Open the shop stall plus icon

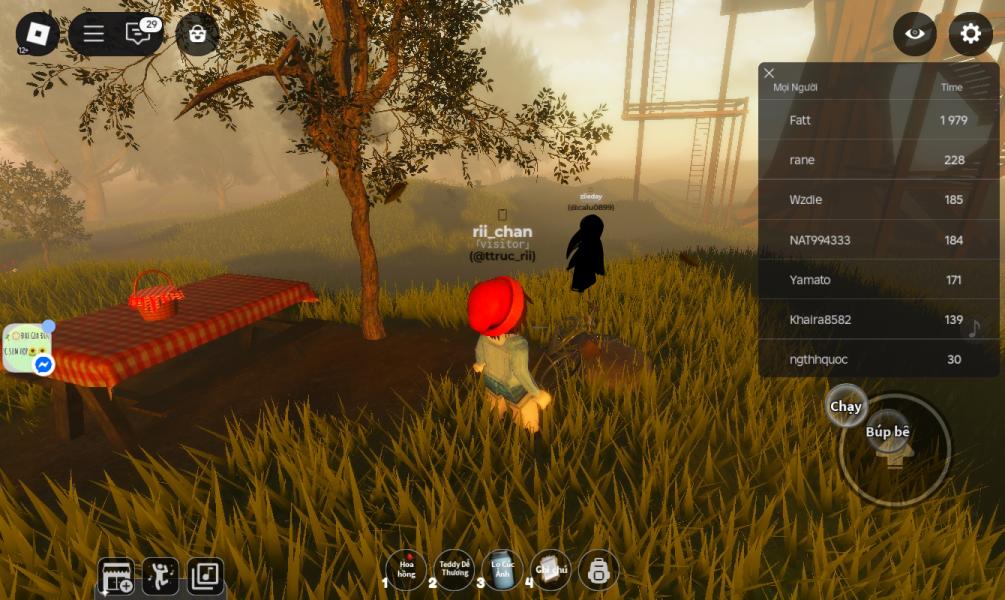coord(118,576)
